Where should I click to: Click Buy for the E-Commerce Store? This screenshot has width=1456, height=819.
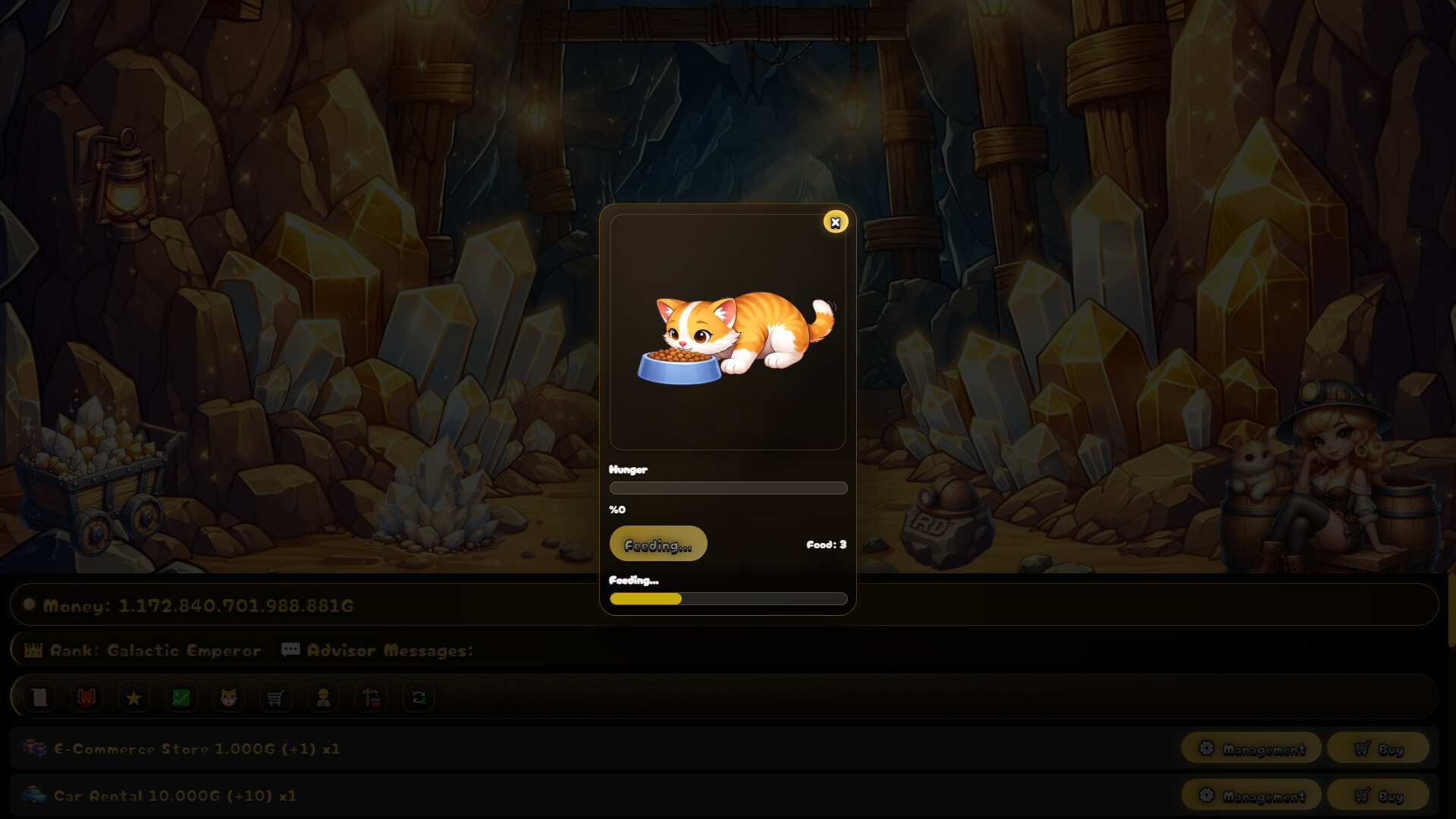click(1377, 749)
